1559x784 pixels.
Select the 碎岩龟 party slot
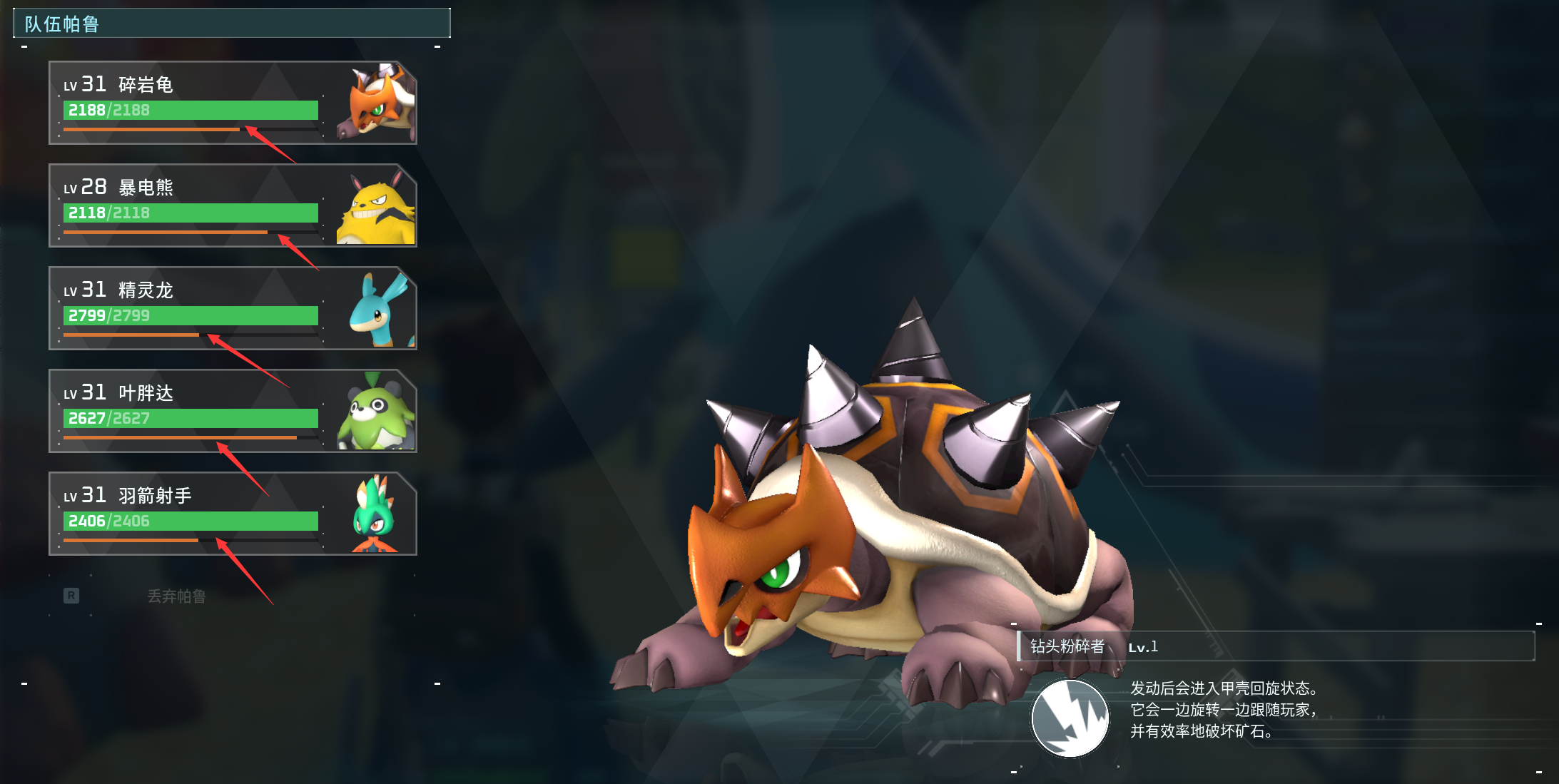(x=233, y=103)
